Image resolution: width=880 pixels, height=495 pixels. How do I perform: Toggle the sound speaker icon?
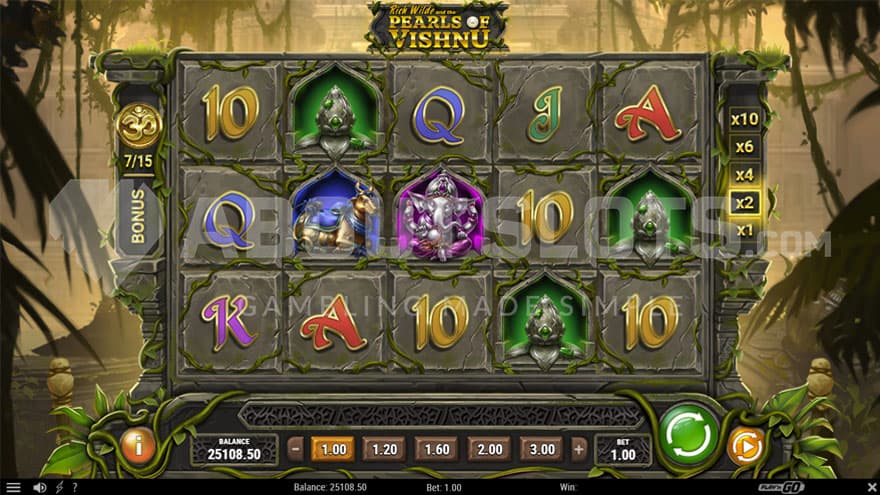pos(40,487)
